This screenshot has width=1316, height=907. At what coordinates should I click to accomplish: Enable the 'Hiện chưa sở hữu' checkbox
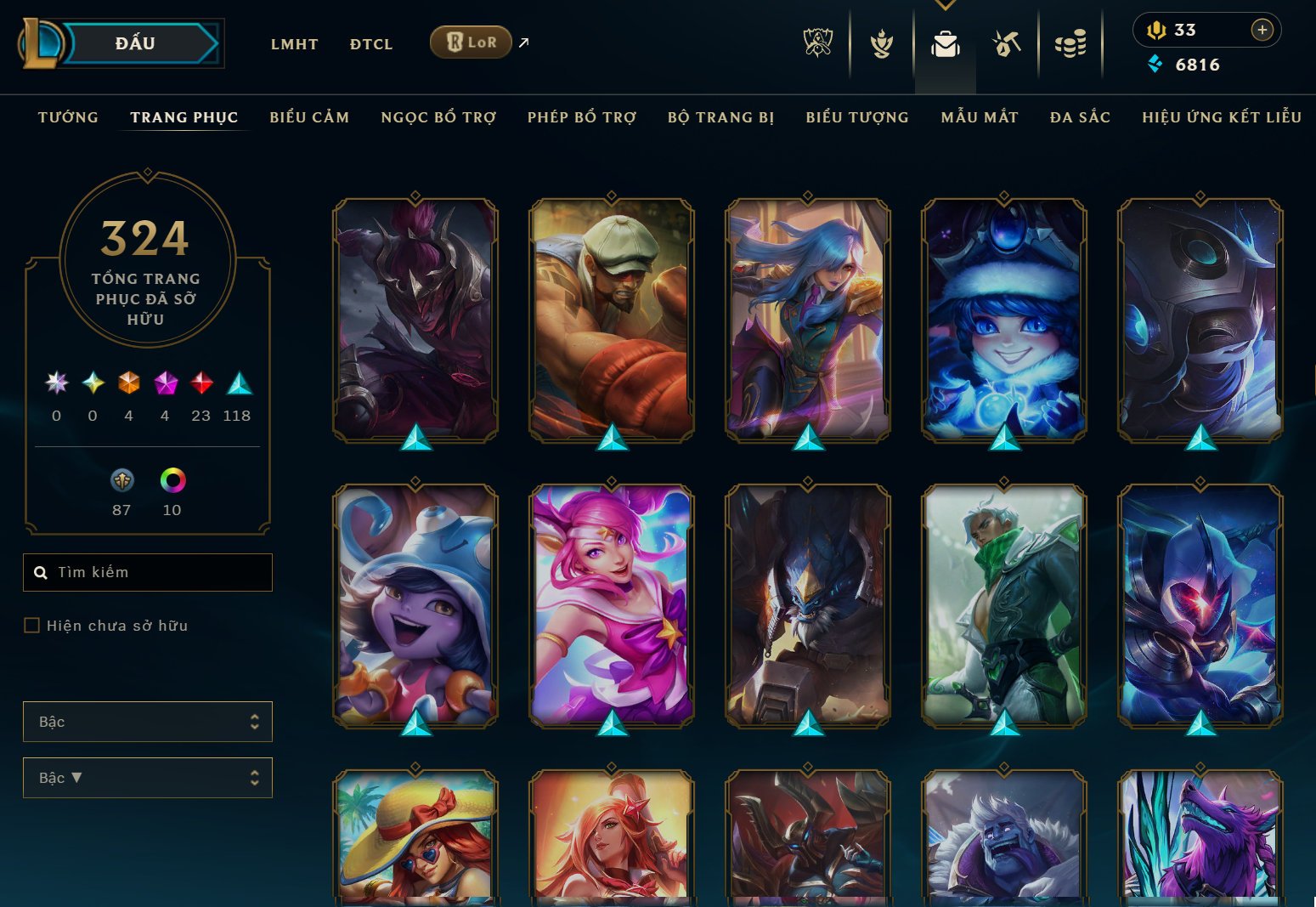pyautogui.click(x=31, y=625)
